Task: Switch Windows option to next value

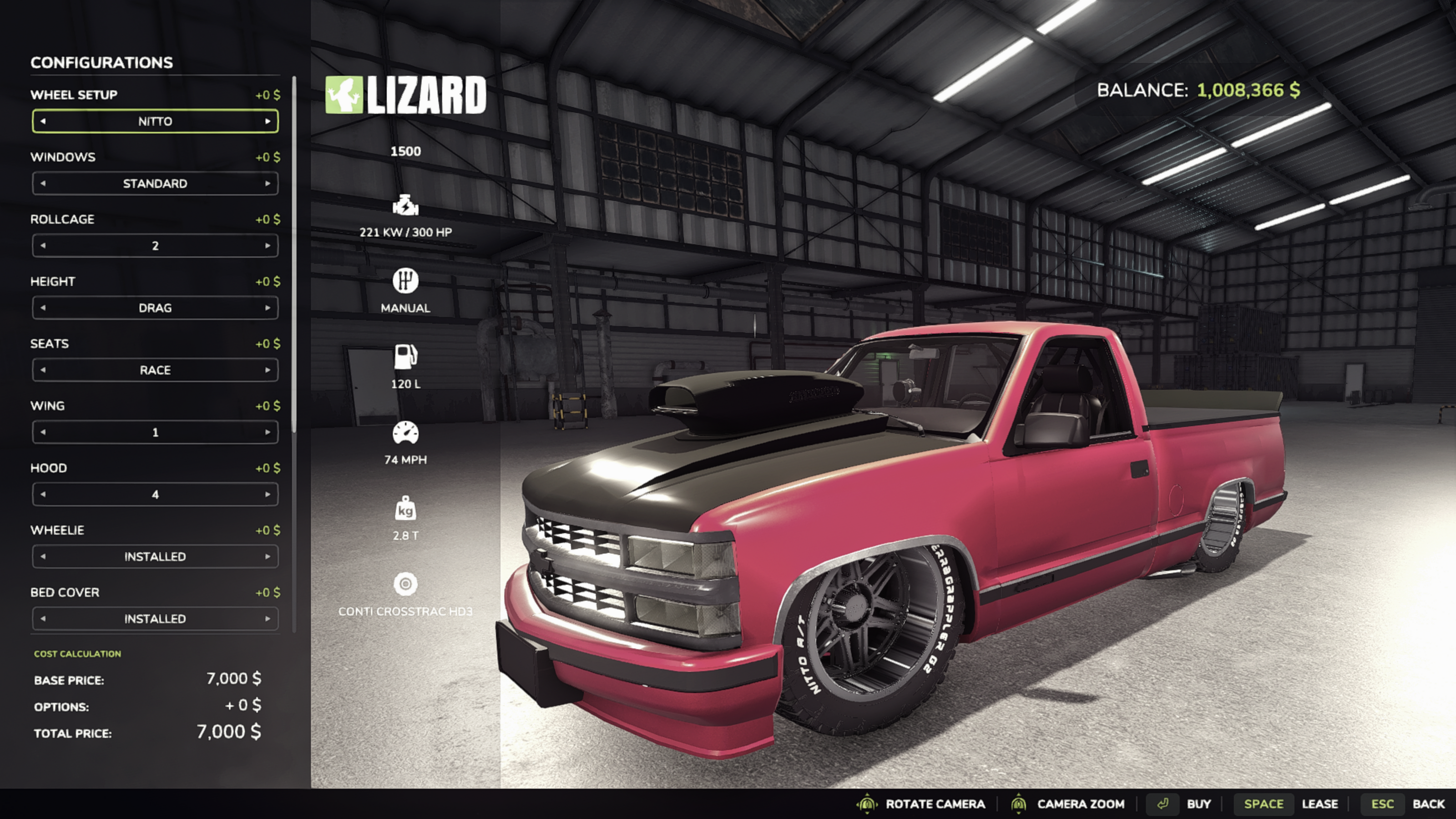Action: point(268,184)
